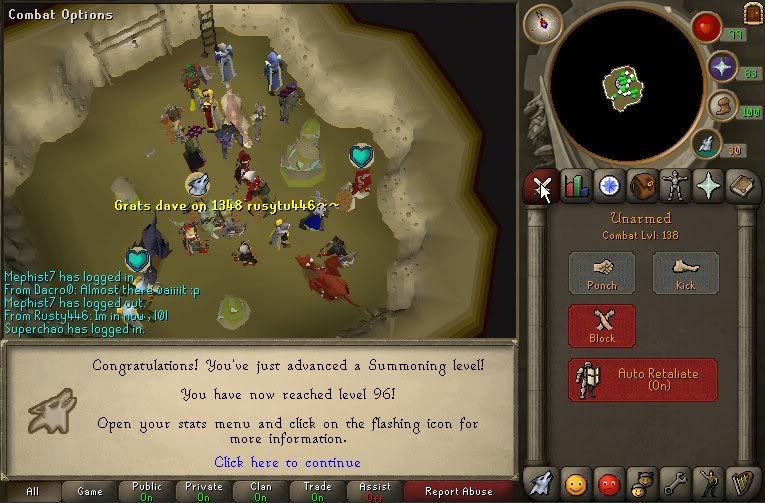Switch to the worn equipment tab
765x503 pixels.
[x=676, y=186]
